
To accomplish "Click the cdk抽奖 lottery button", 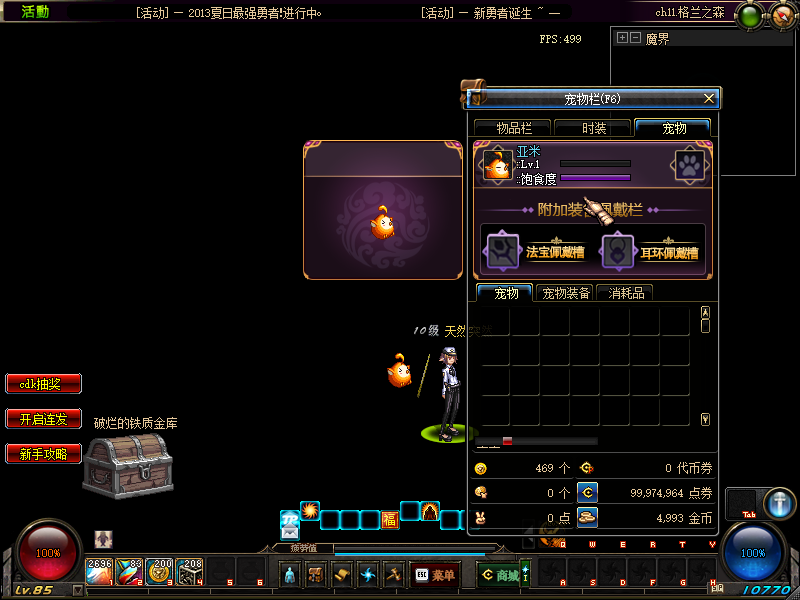I will (43, 384).
